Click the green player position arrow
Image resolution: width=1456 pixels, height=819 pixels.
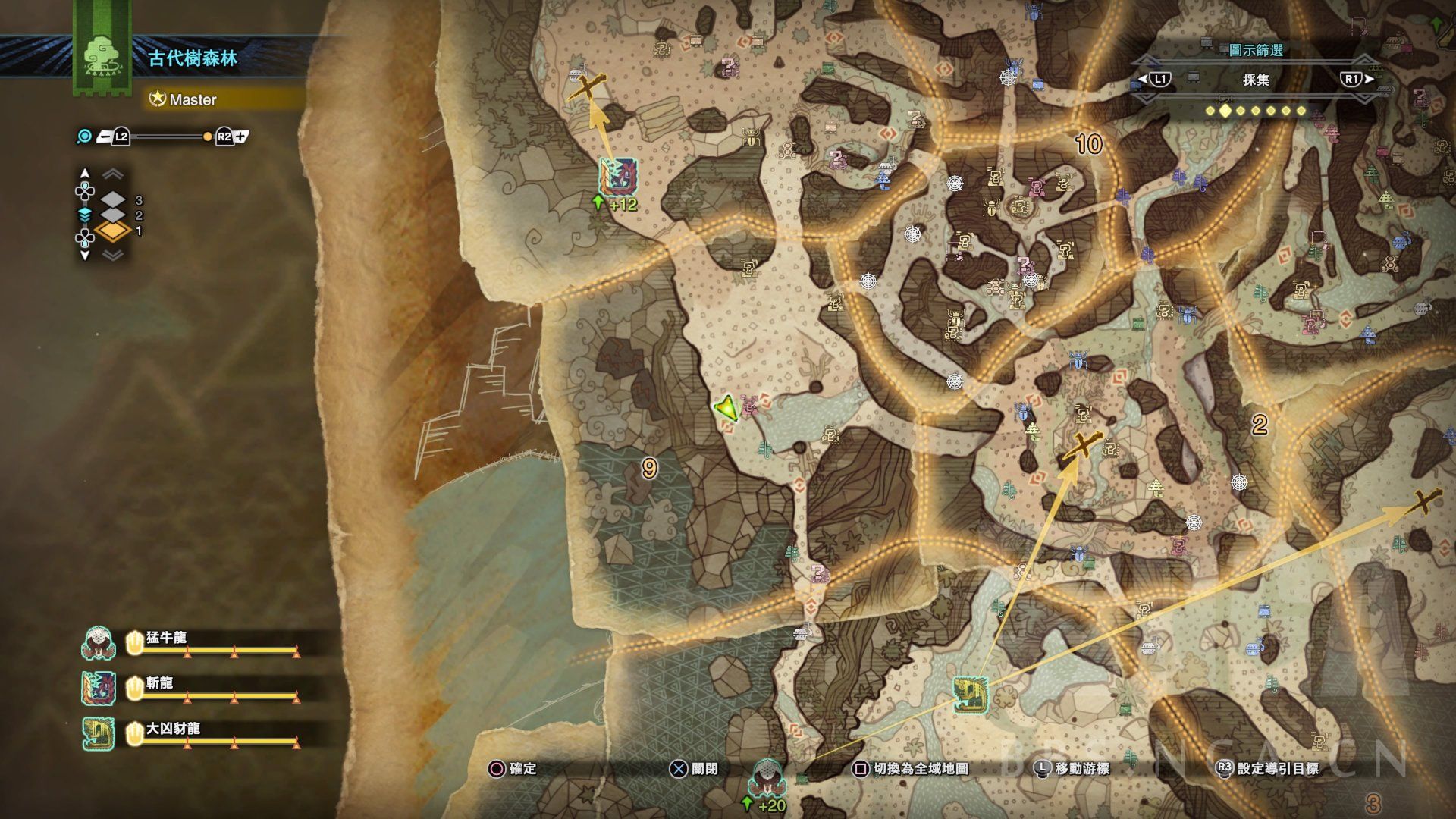pyautogui.click(x=726, y=408)
